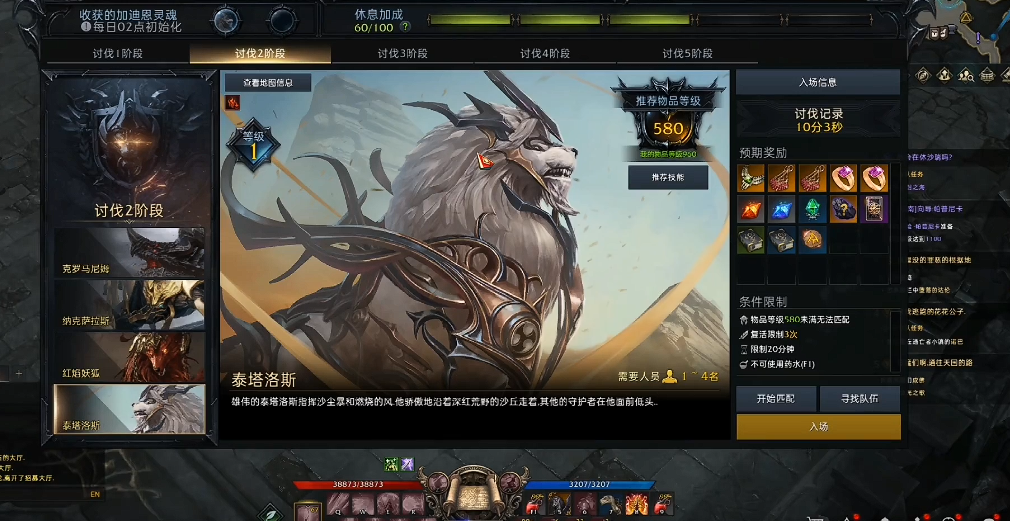Open the 推荐技能 recommended skills button
The image size is (1010, 521).
tap(667, 177)
